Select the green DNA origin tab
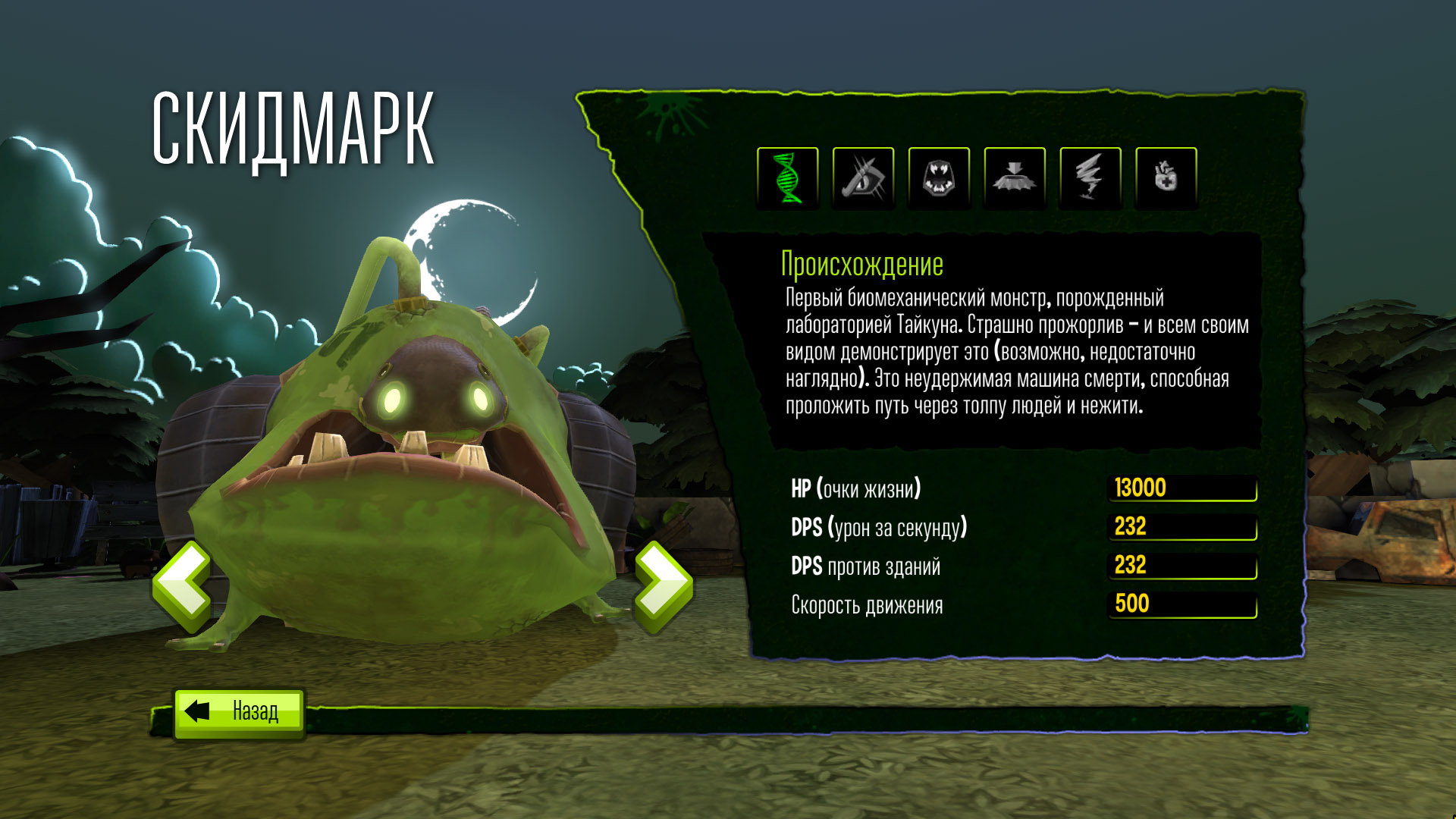1456x819 pixels. point(788,178)
